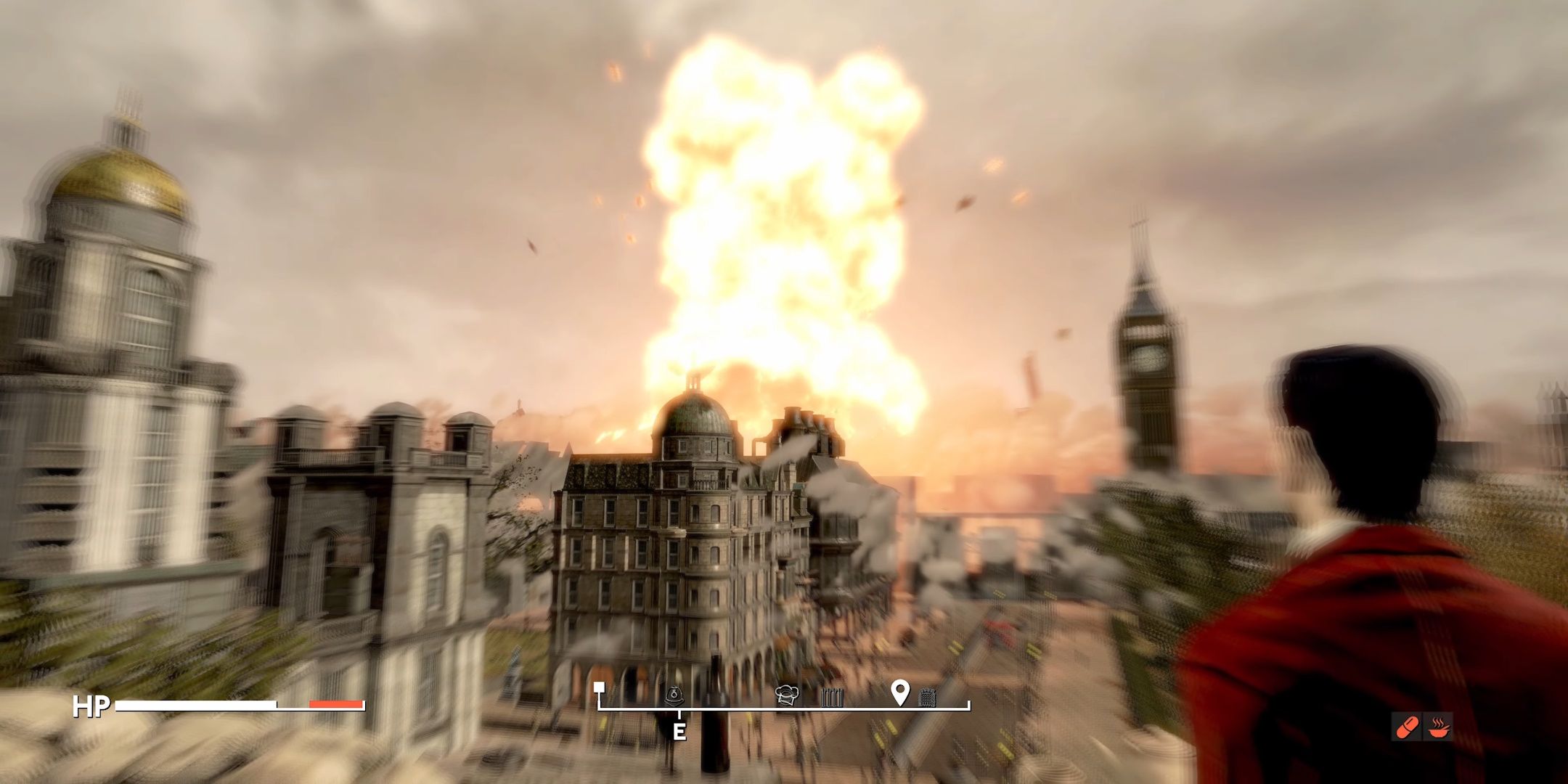This screenshot has height=784, width=1568.
Task: Select the police helmet compass marker
Action: (x=675, y=695)
